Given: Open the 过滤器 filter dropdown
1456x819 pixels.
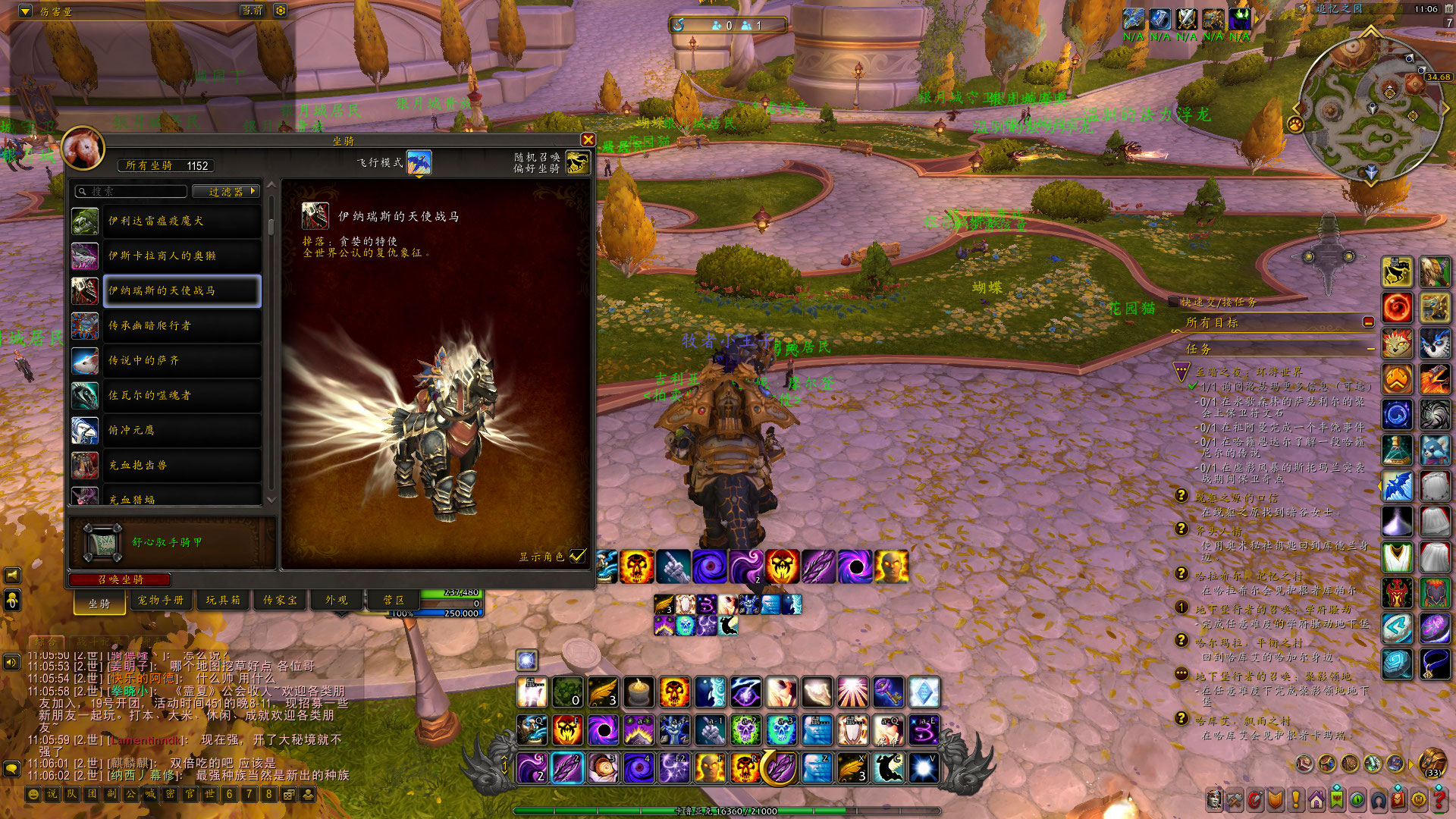Looking at the screenshot, I should point(226,191).
